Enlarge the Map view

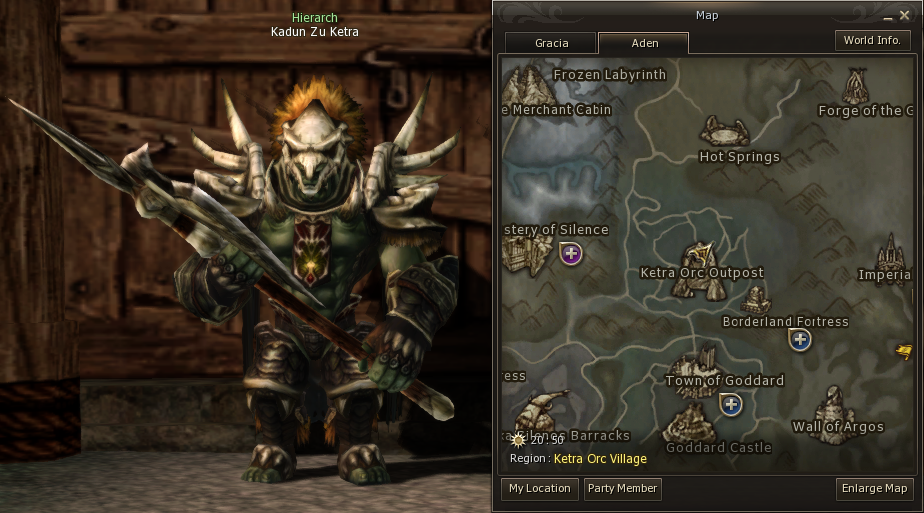pos(875,488)
